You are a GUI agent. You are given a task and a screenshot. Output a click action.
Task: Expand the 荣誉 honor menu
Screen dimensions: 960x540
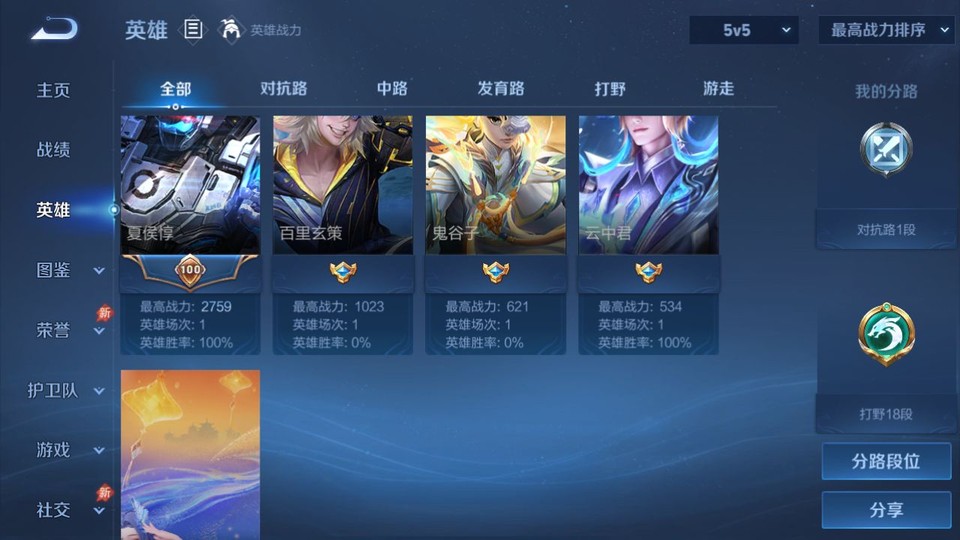click(x=68, y=330)
